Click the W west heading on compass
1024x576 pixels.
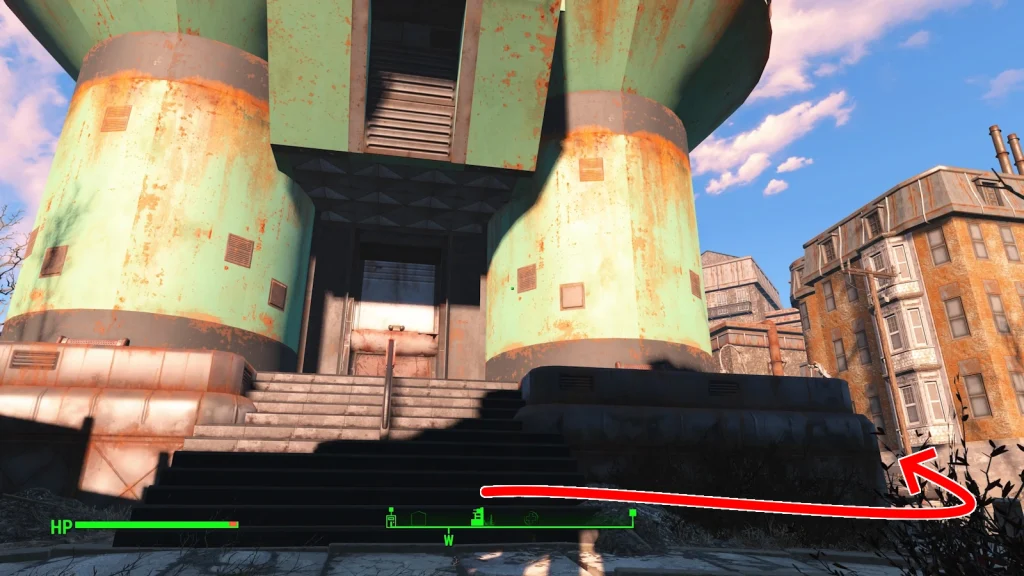[449, 540]
